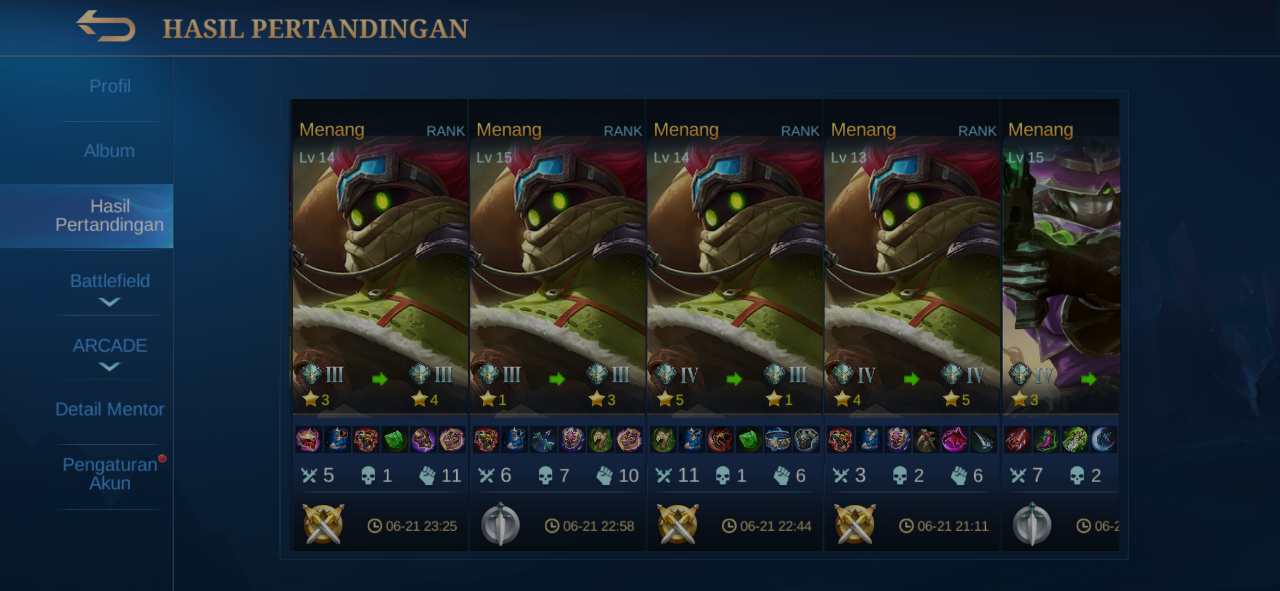Open the match played 06-21 22:58
Image resolution: width=1280 pixels, height=591 pixels.
557,320
